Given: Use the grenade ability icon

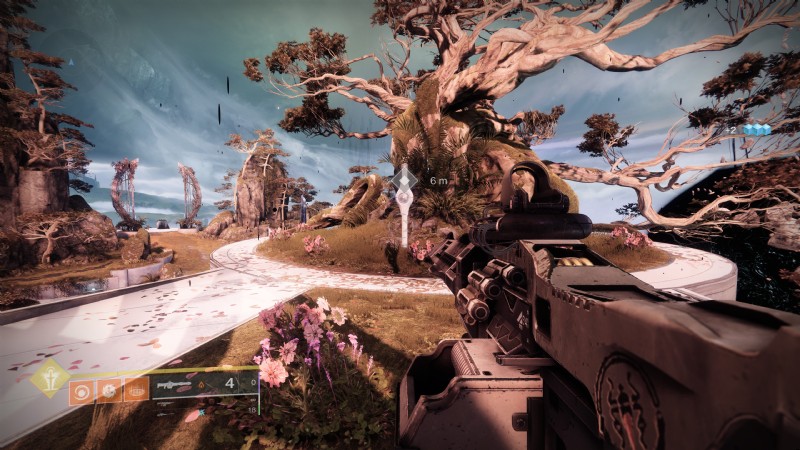Looking at the screenshot, I should (x=79, y=389).
